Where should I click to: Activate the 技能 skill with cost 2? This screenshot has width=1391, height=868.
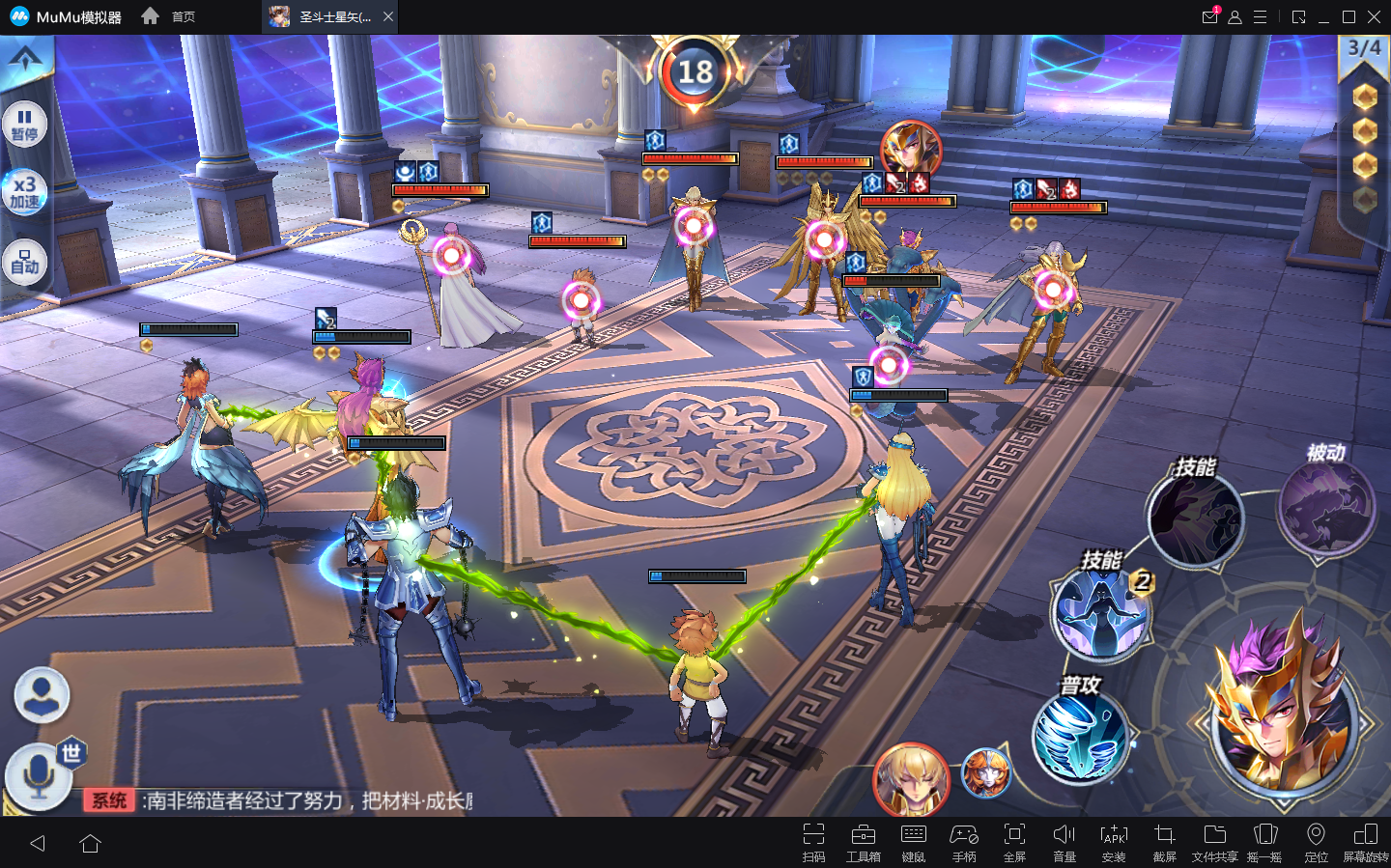(x=1101, y=613)
